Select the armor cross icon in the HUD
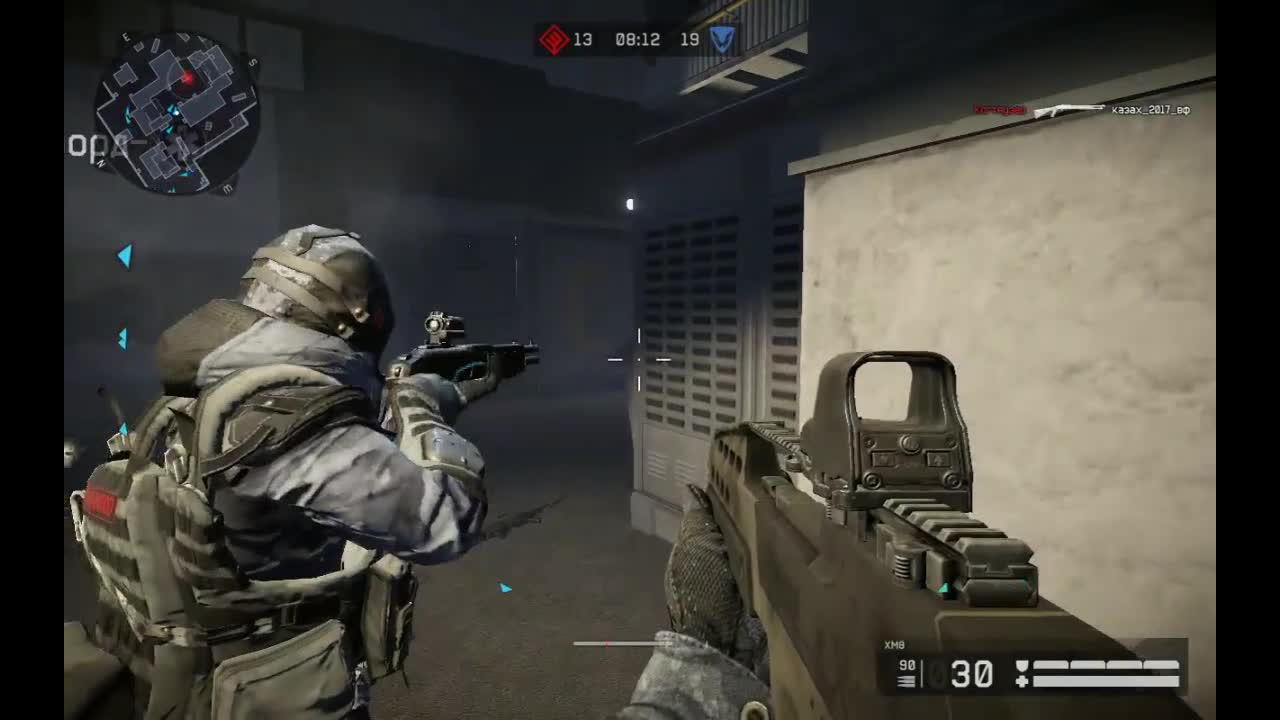The height and width of the screenshot is (720, 1280). point(1023,681)
